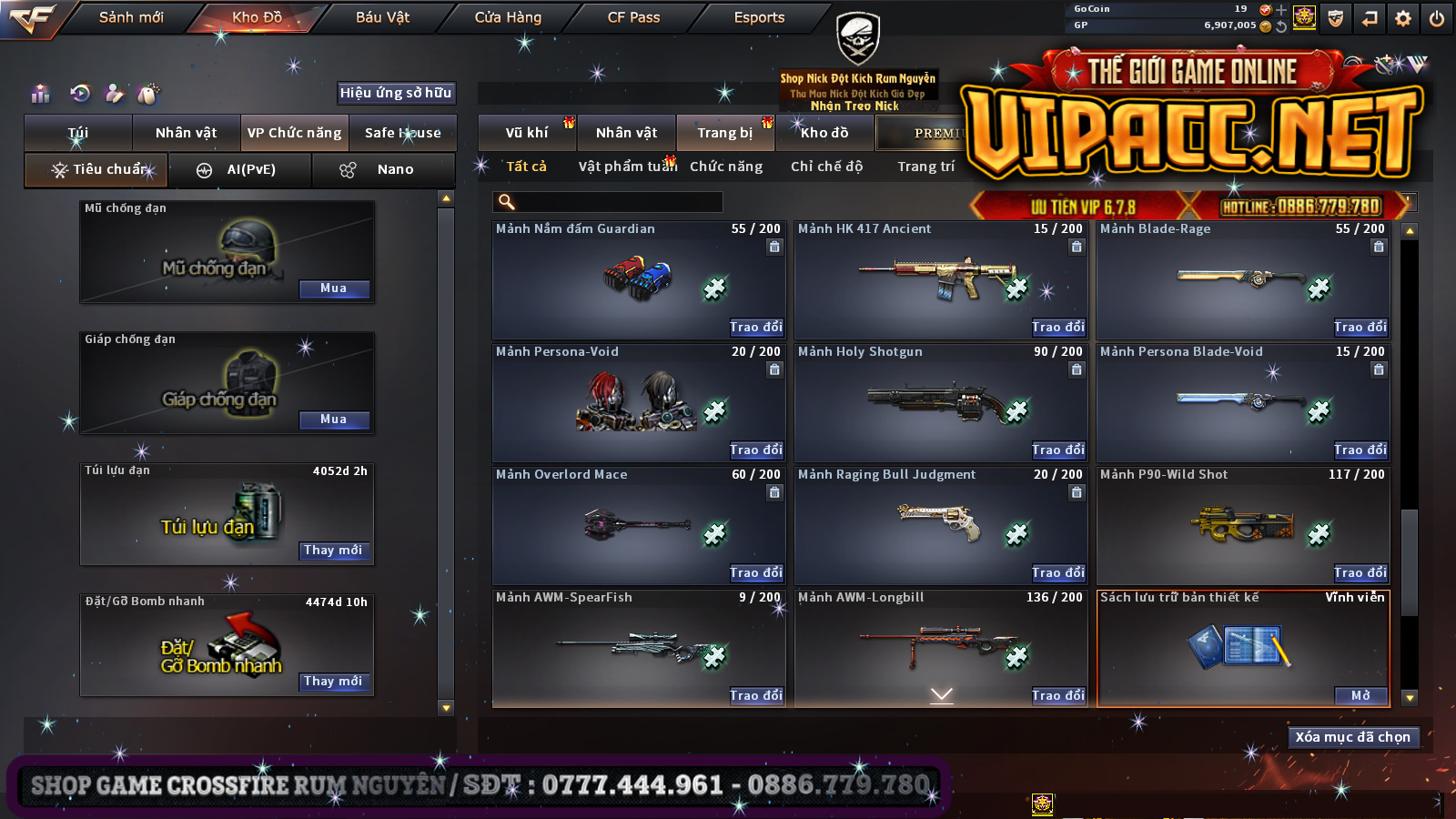Viewport: 1456px width, 819px height.
Task: Exchange the Mảnh HK 417 Ancient fragments
Action: [1057, 327]
